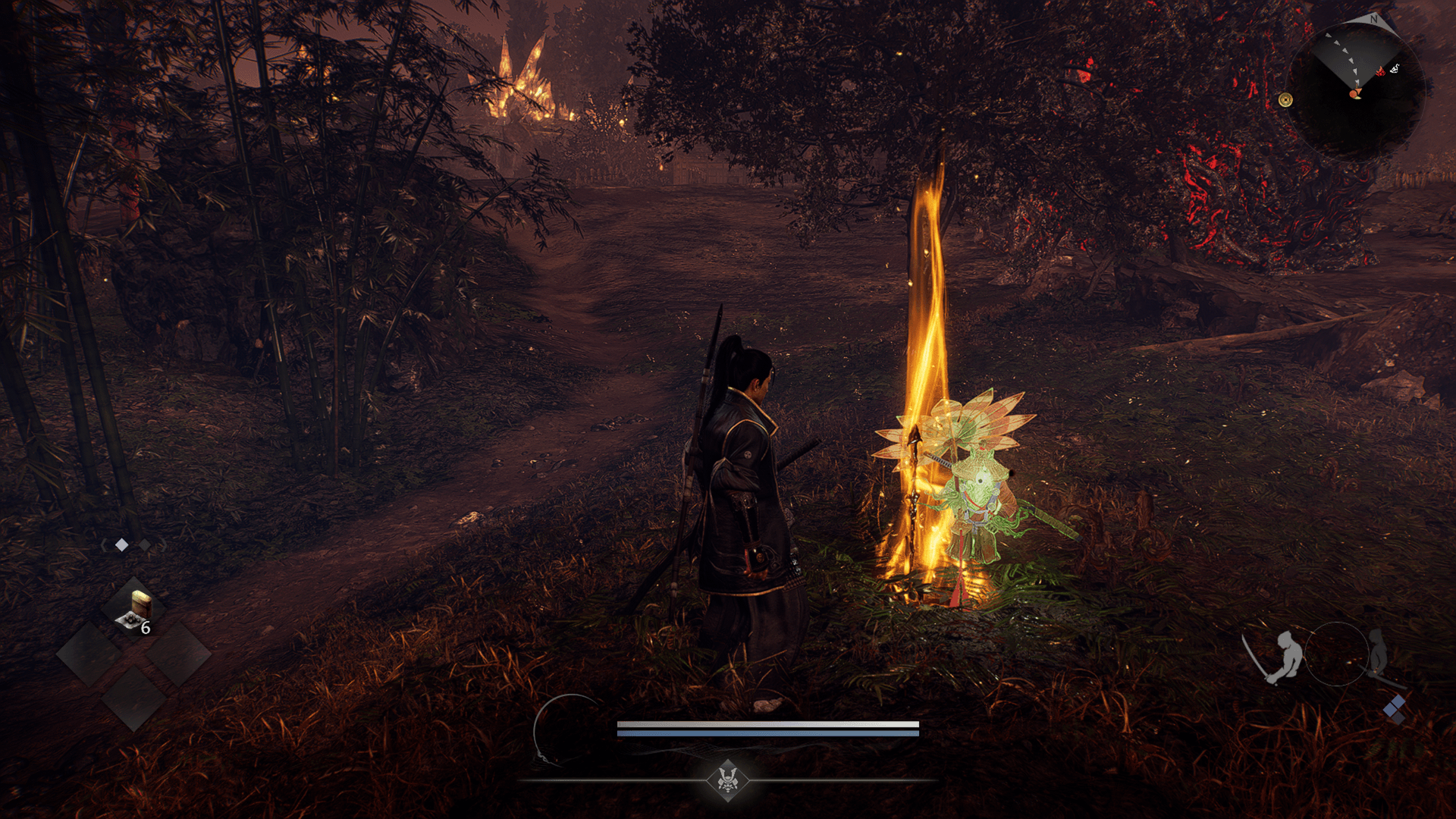Screen dimensions: 1456x819
Task: Click the blue diamond cluster indicator
Action: pos(1394,711)
